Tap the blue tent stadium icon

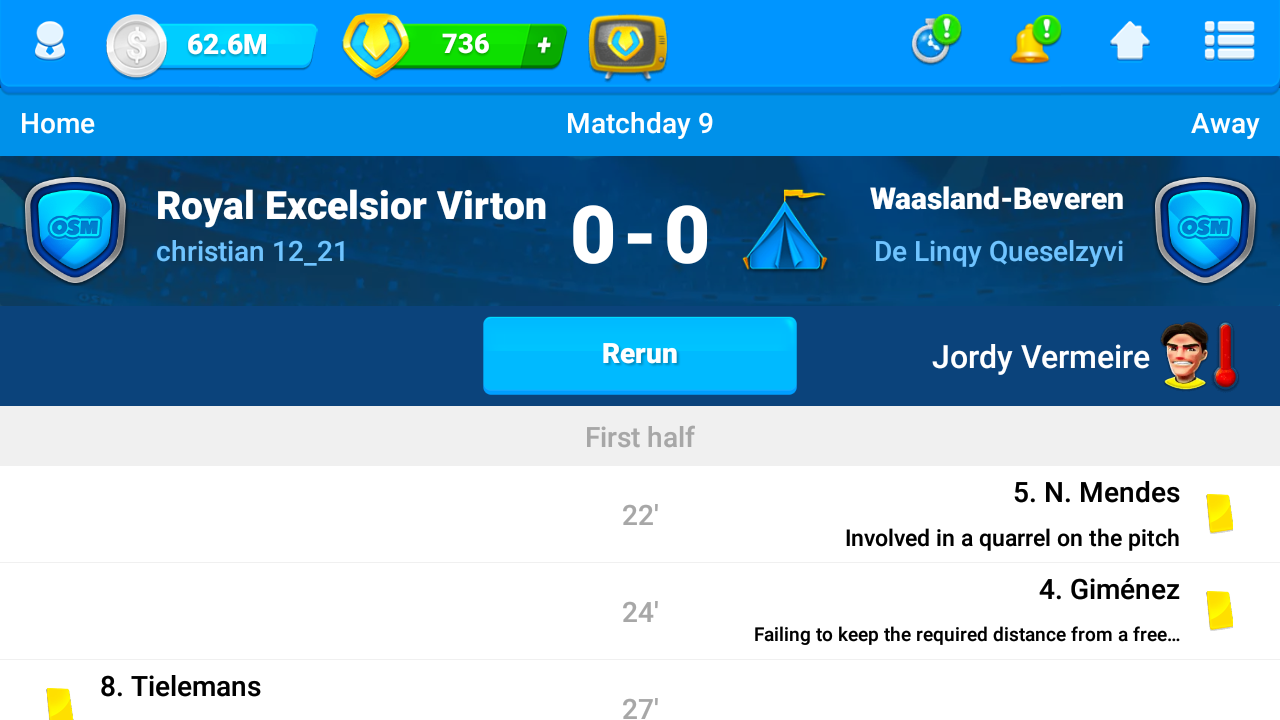click(784, 232)
